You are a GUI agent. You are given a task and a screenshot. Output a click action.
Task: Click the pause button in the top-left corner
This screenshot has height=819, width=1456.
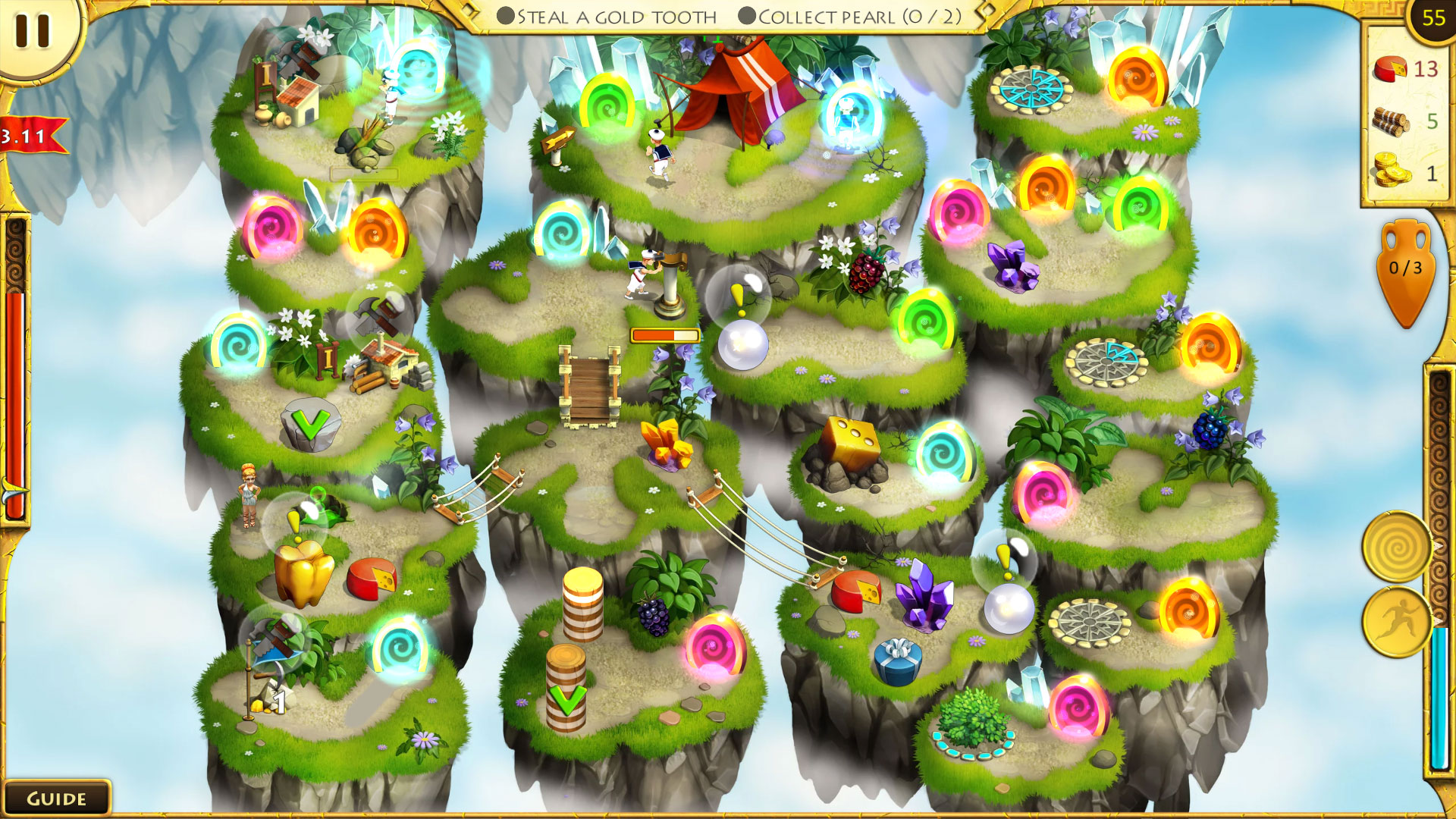(32, 32)
